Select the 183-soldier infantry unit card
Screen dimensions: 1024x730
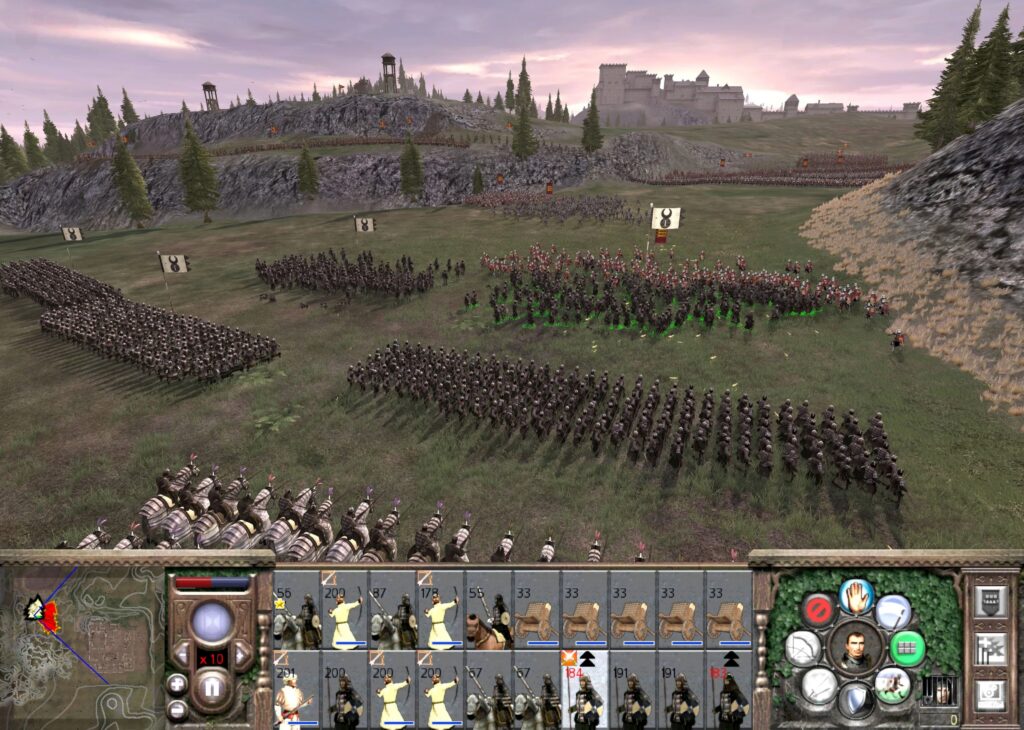pos(728,689)
